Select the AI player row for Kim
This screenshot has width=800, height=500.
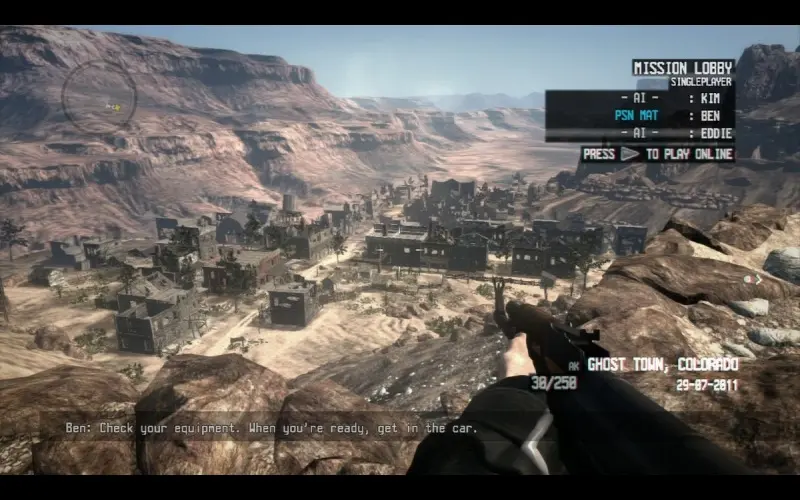point(640,98)
